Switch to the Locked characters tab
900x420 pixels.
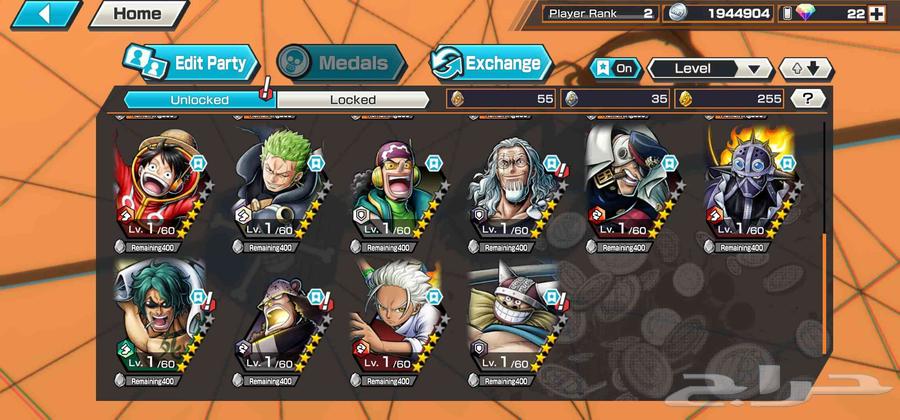point(353,99)
